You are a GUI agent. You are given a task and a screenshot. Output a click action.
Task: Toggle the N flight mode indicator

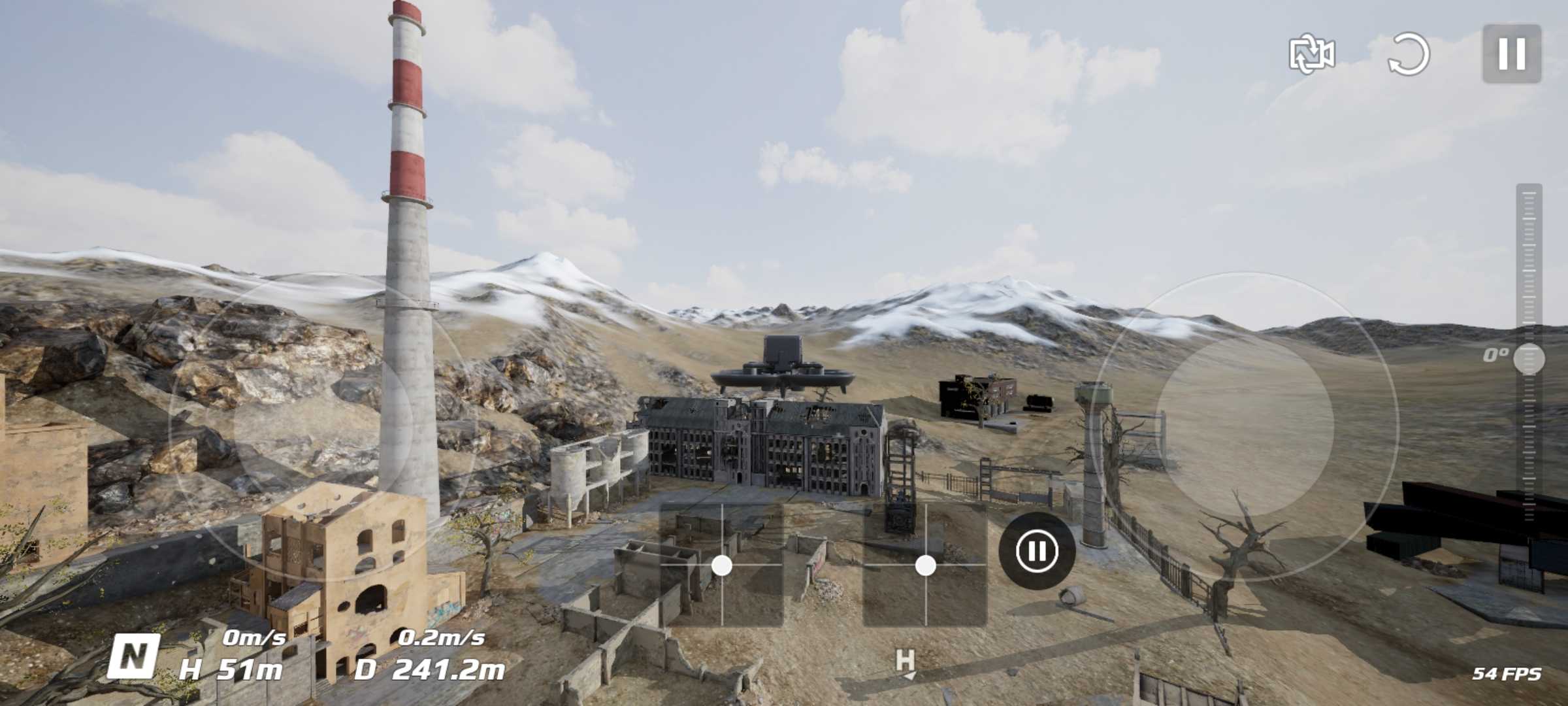point(134,656)
